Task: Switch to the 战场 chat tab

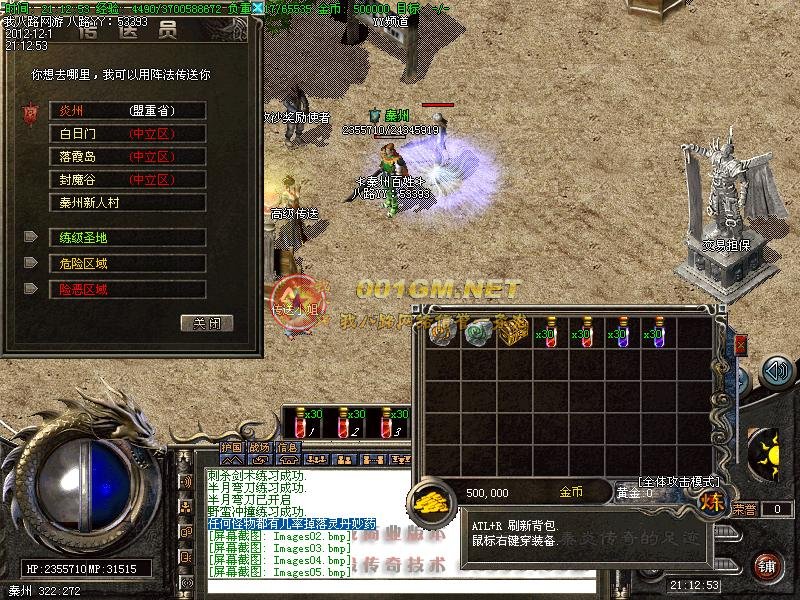Action: 260,447
